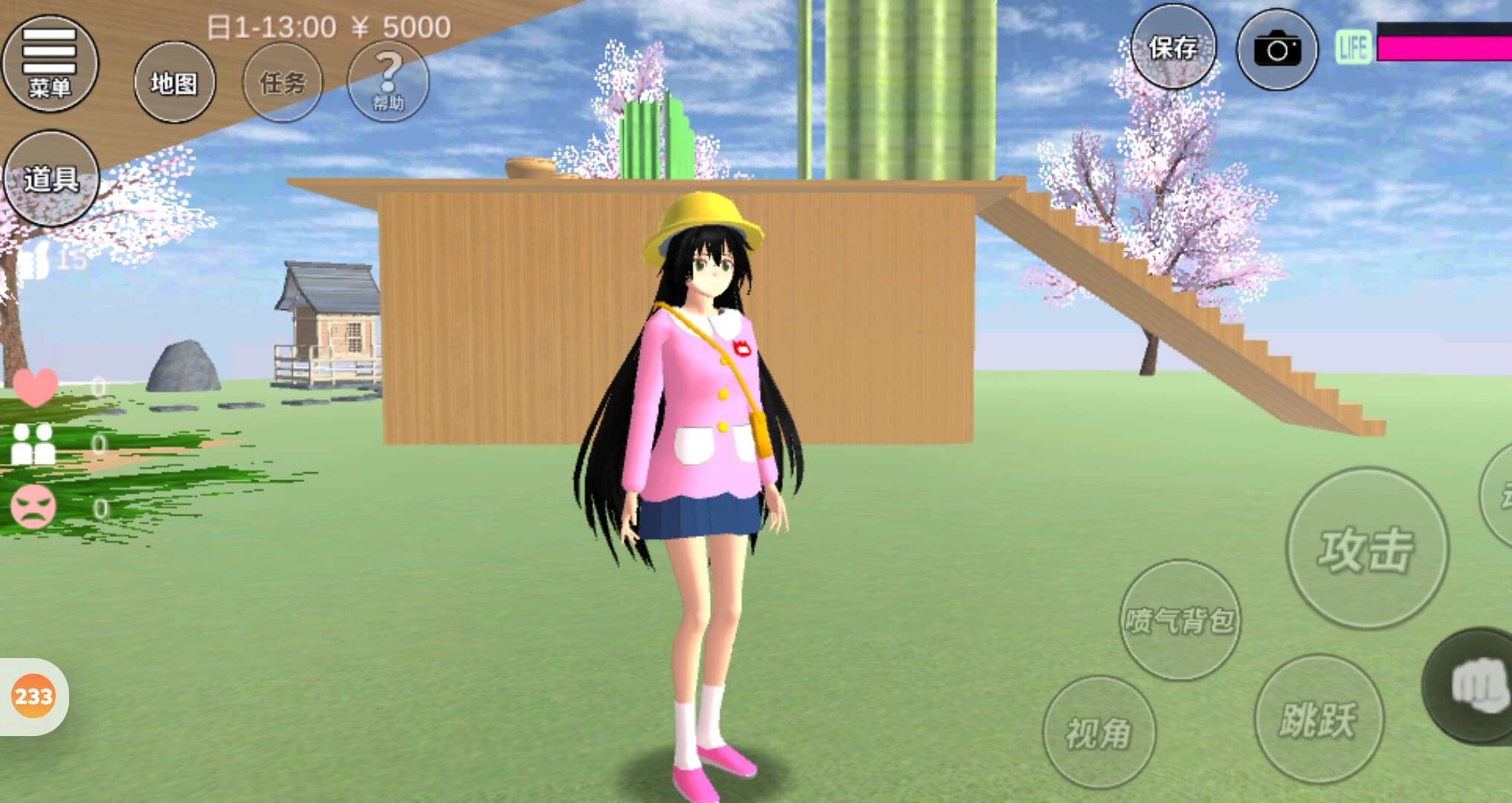Open the 道具 items menu

point(51,178)
